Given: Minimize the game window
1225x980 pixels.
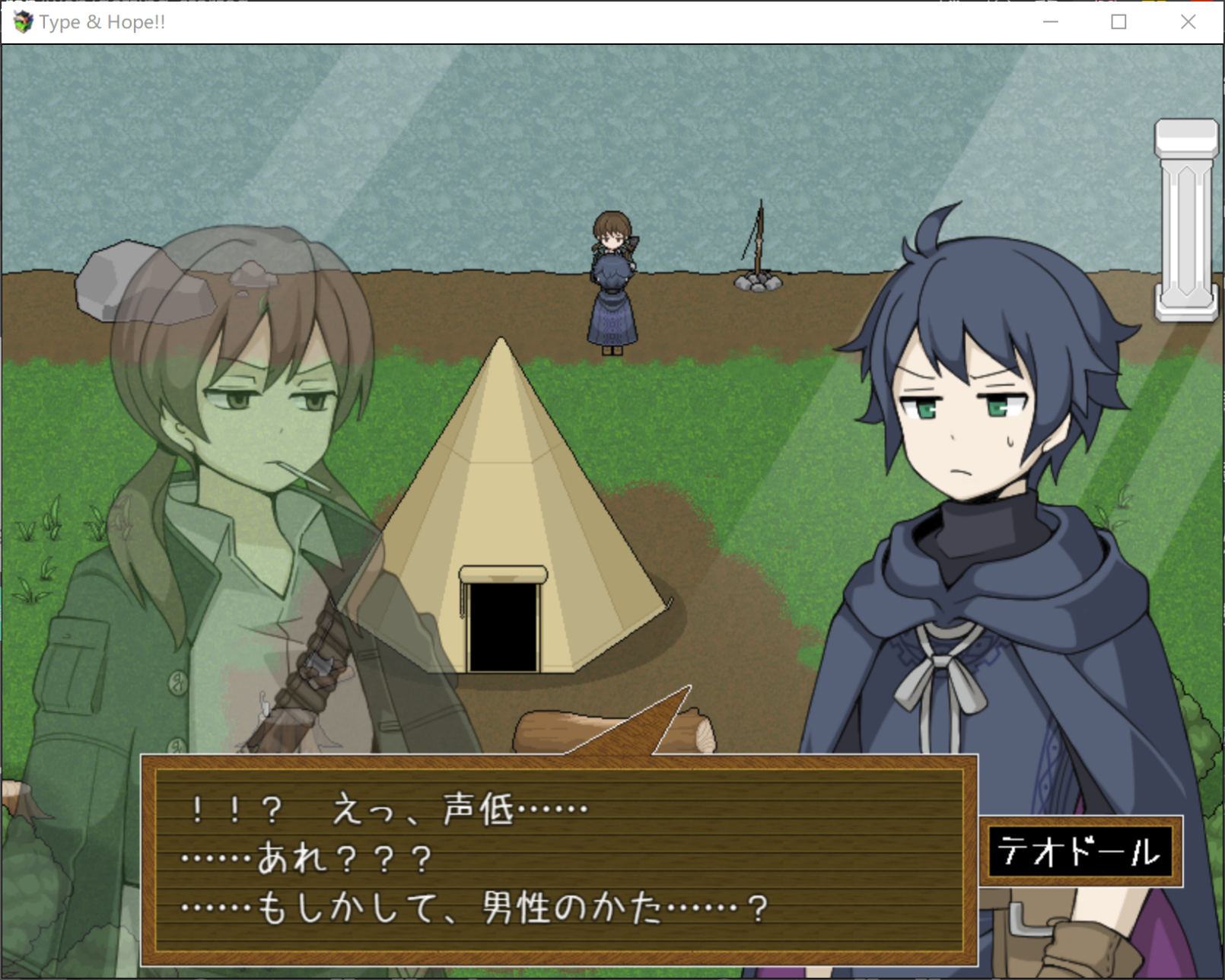Looking at the screenshot, I should pyautogui.click(x=1051, y=22).
